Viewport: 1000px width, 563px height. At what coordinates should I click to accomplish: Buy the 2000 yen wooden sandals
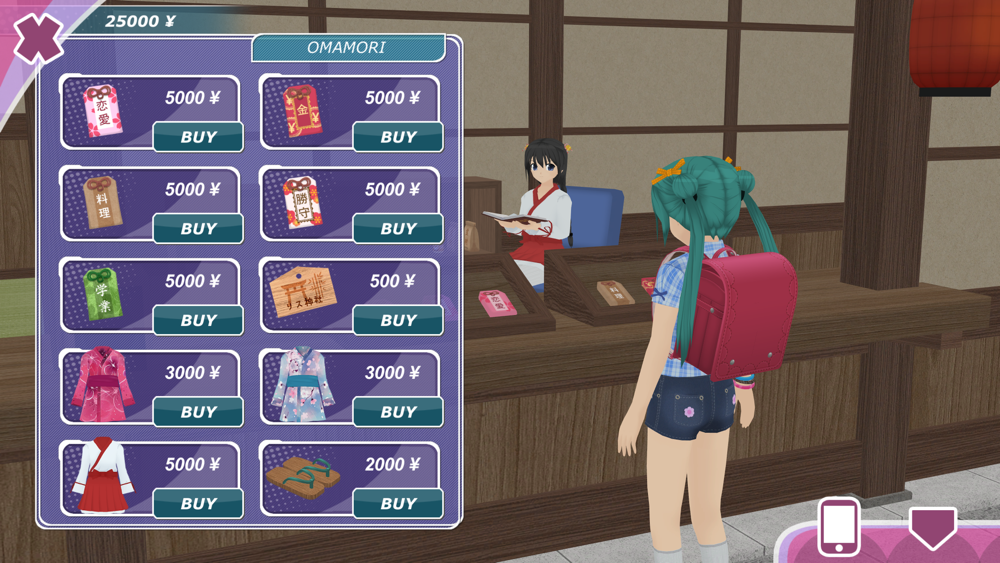coord(398,504)
